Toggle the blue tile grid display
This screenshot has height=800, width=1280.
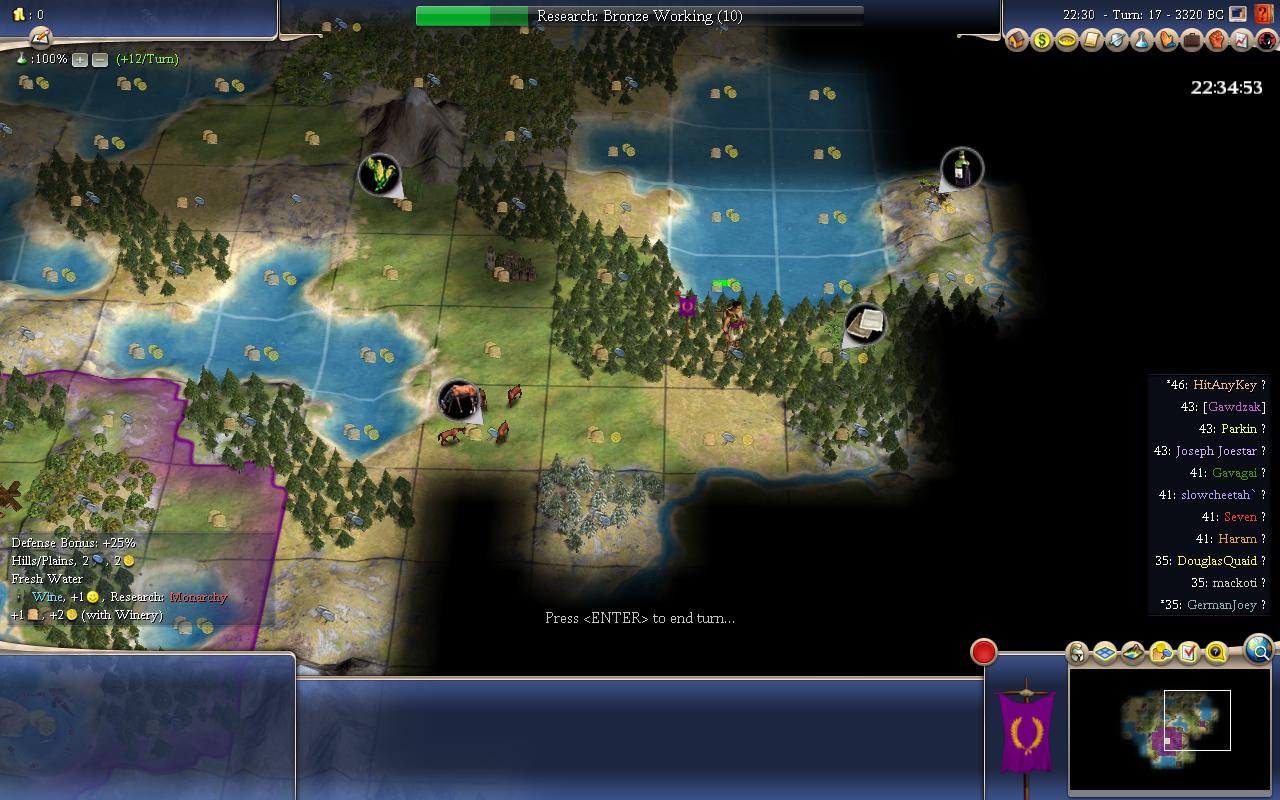click(1105, 654)
